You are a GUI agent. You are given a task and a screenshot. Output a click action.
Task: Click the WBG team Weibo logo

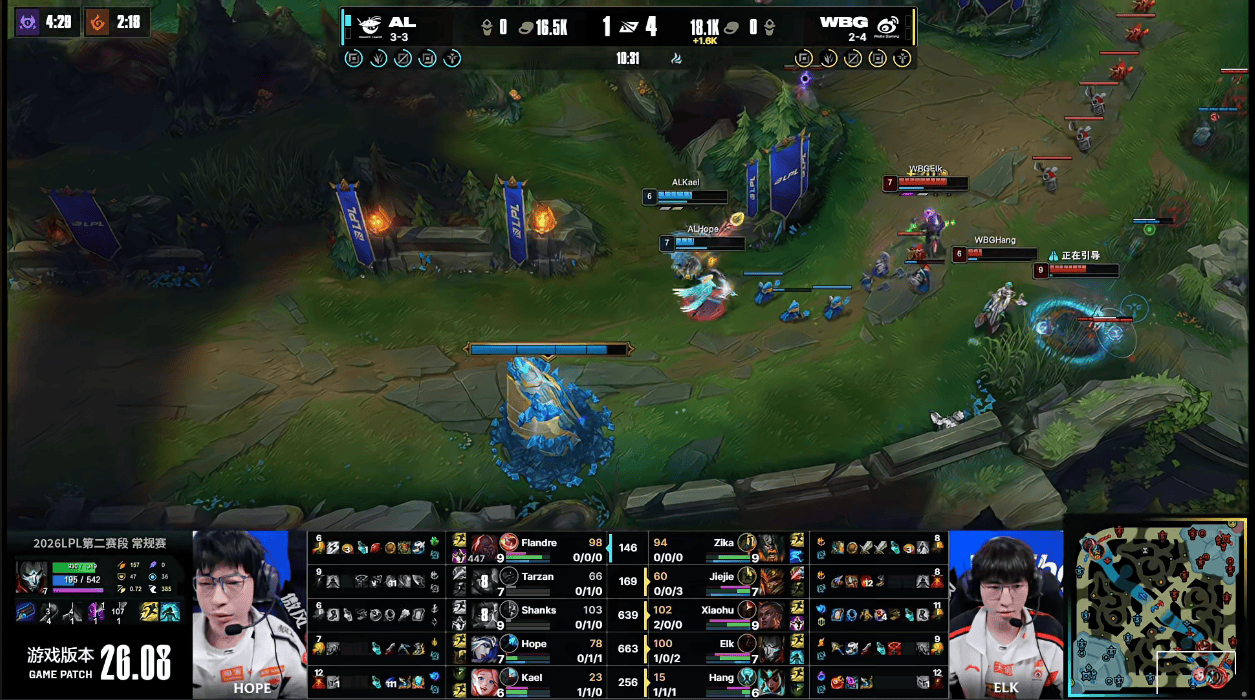(x=887, y=26)
